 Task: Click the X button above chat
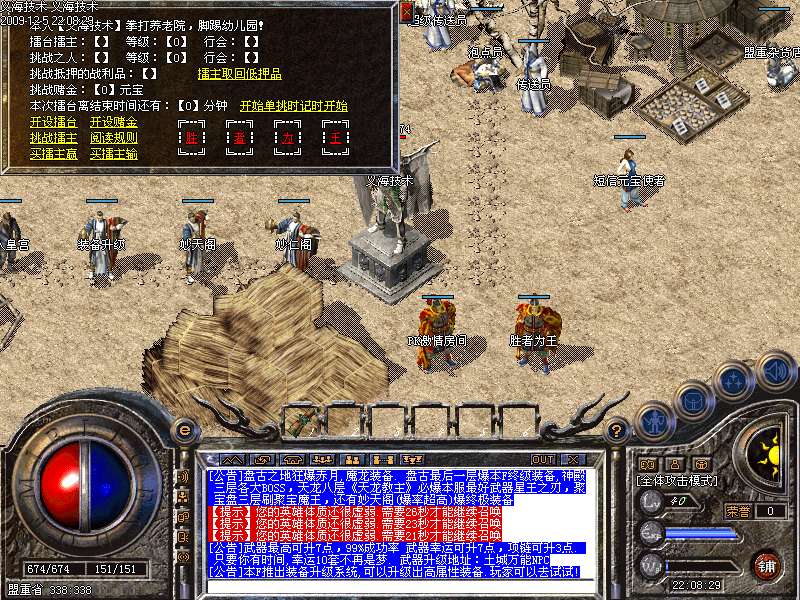pos(574,460)
